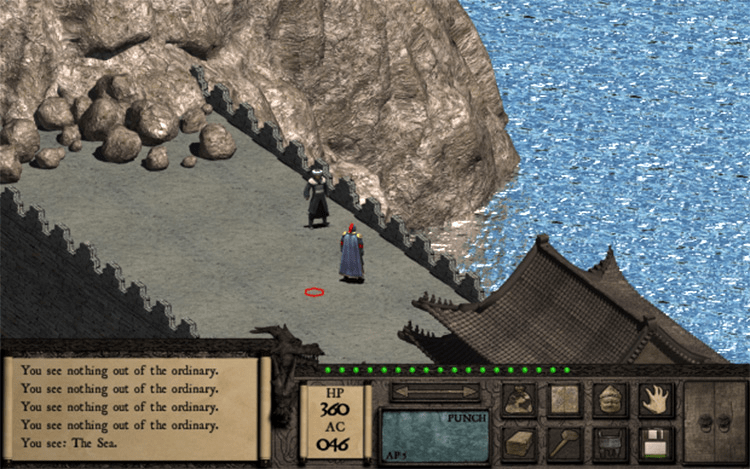Viewport: 750px width, 469px height.
Task: Toggle the double-arrow weapon swap button
Action: click(x=435, y=393)
